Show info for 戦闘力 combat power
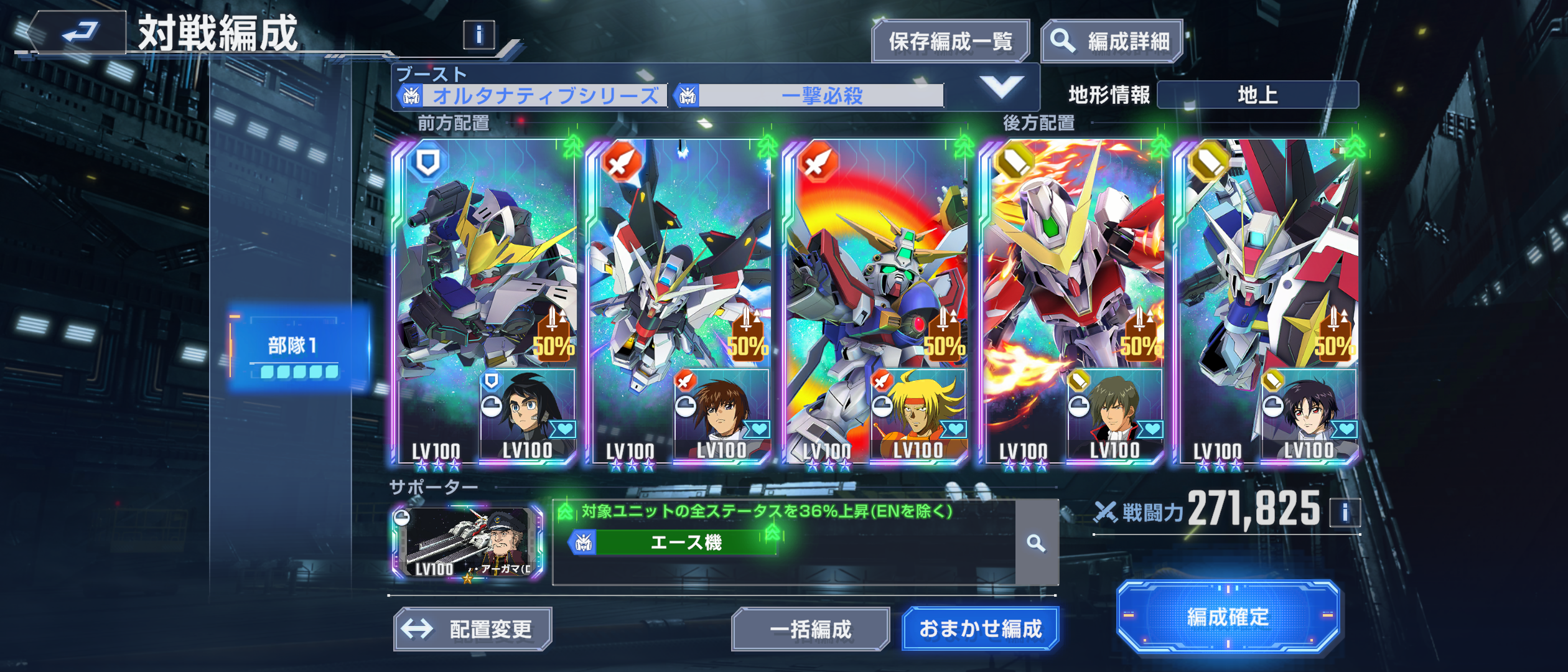Image resolution: width=1568 pixels, height=672 pixels. click(x=1345, y=513)
